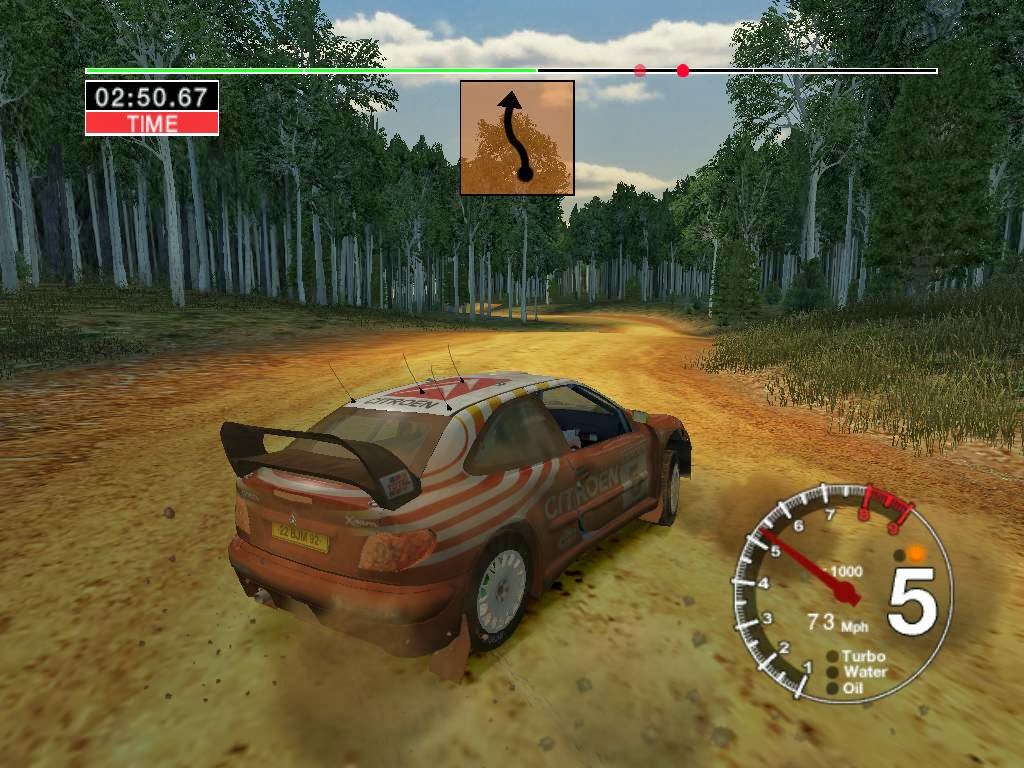Select the faded pink marker on the progress bar
Viewport: 1024px width, 768px height.
pos(640,71)
